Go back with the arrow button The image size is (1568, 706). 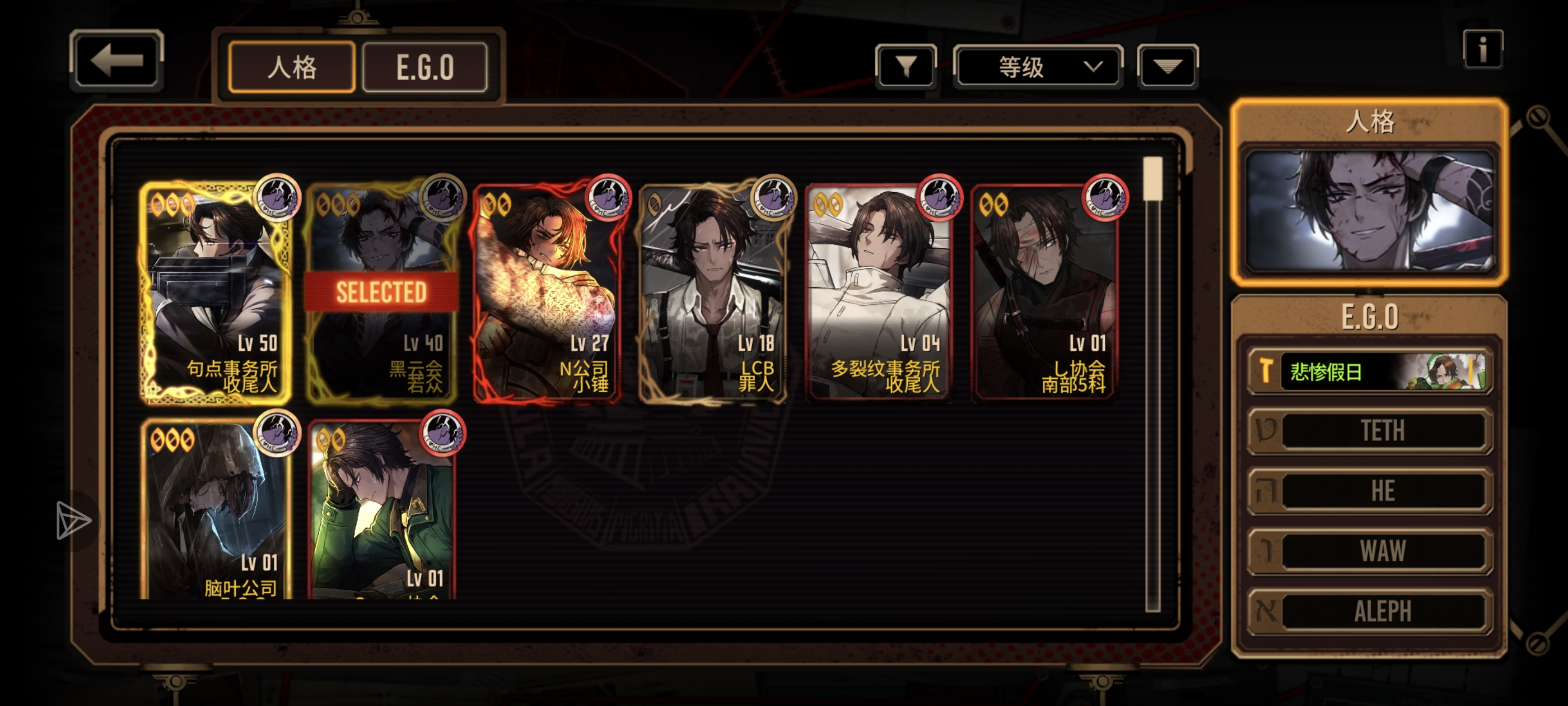116,61
